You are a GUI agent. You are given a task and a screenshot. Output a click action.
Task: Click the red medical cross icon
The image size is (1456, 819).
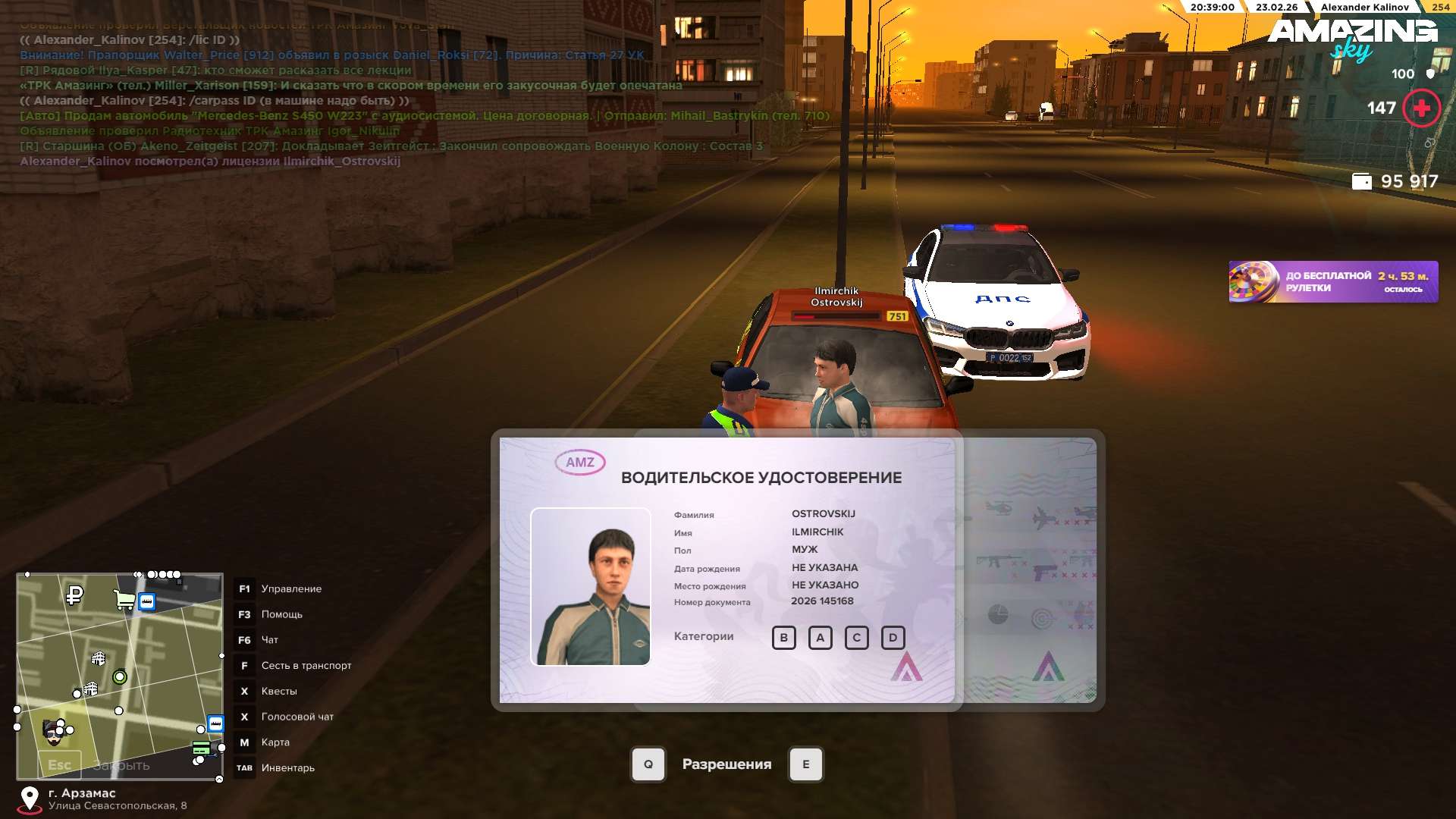pyautogui.click(x=1421, y=108)
